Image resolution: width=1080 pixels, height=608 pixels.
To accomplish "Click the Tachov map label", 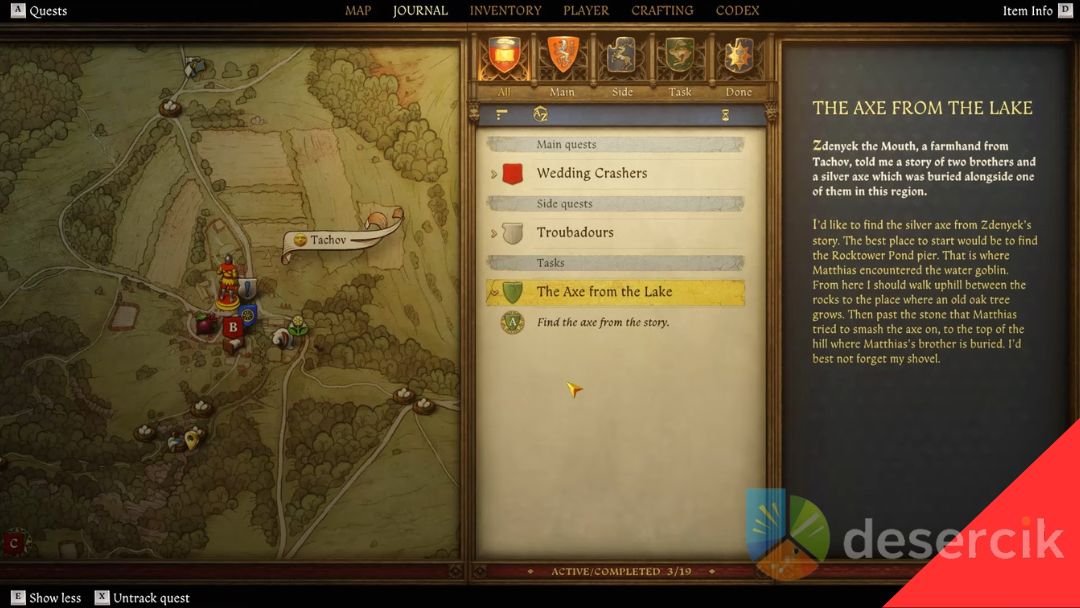I will point(327,240).
